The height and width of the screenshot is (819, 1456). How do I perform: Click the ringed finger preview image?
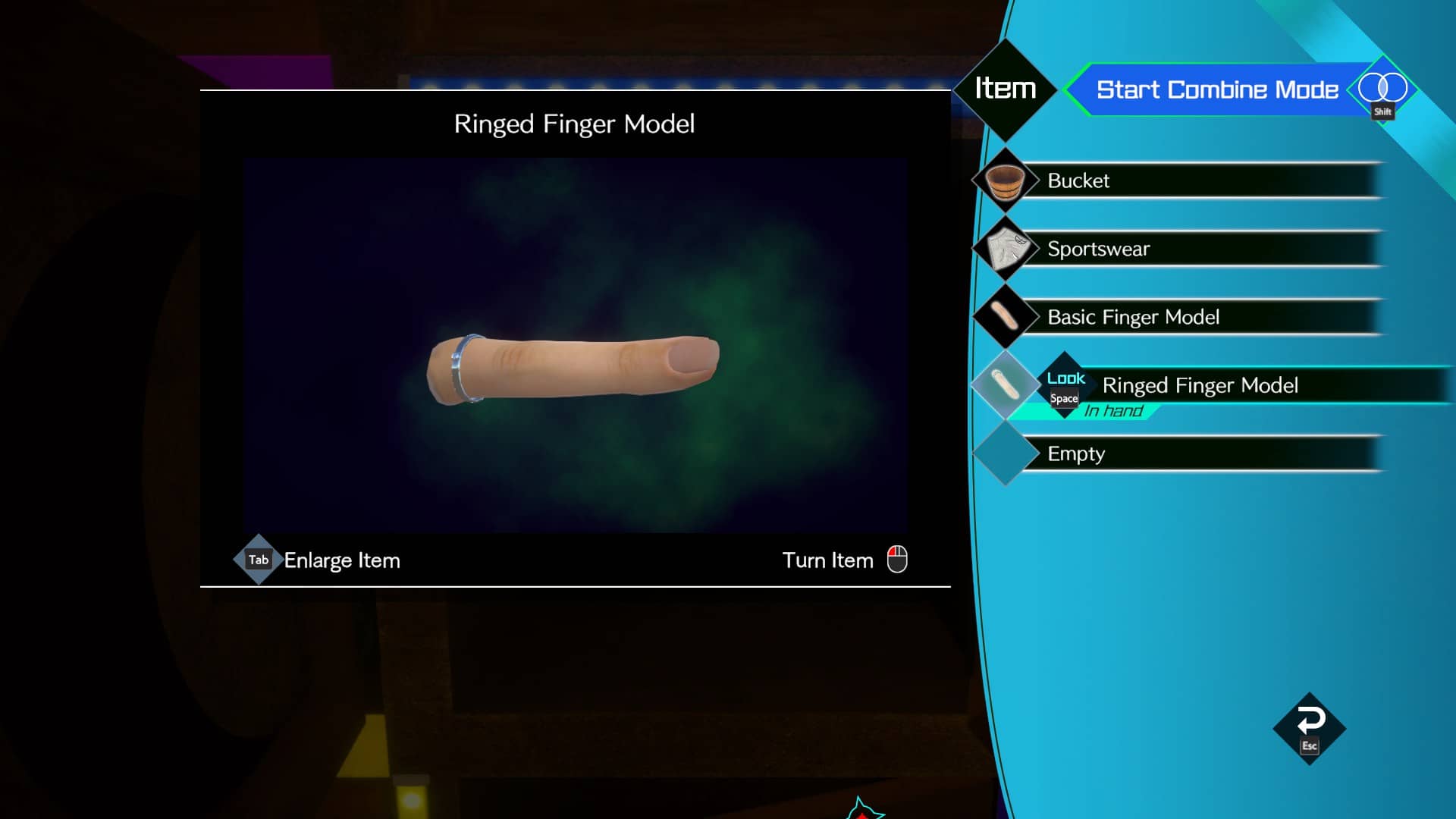[573, 368]
